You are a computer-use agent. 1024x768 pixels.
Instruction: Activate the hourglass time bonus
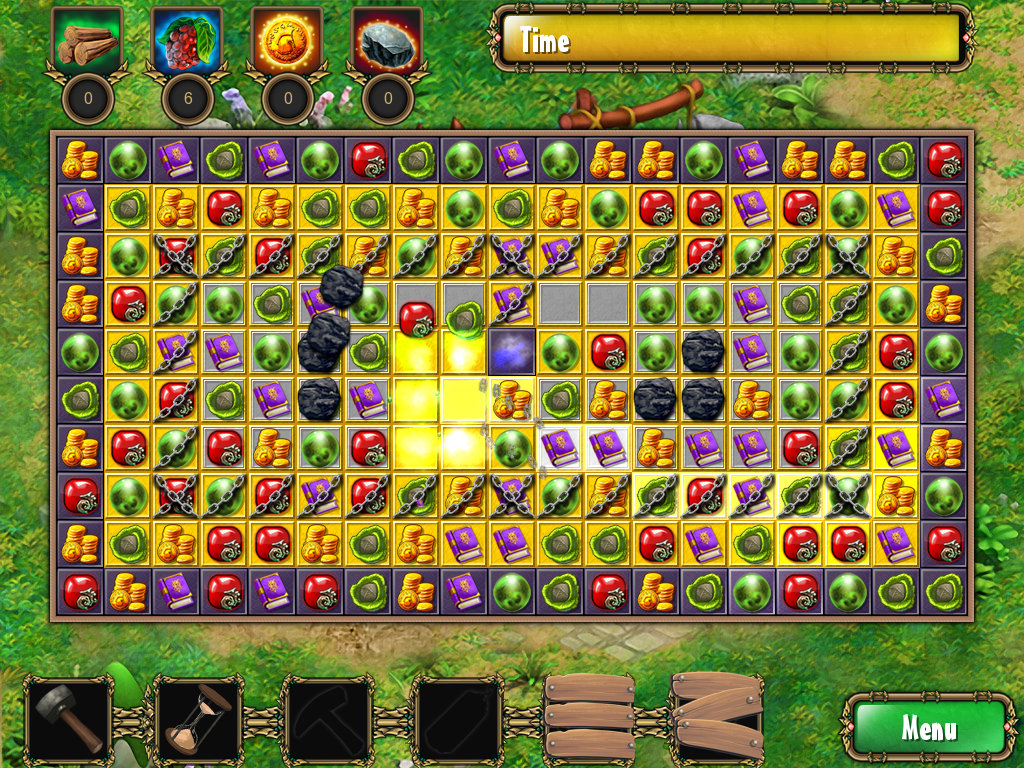point(197,720)
